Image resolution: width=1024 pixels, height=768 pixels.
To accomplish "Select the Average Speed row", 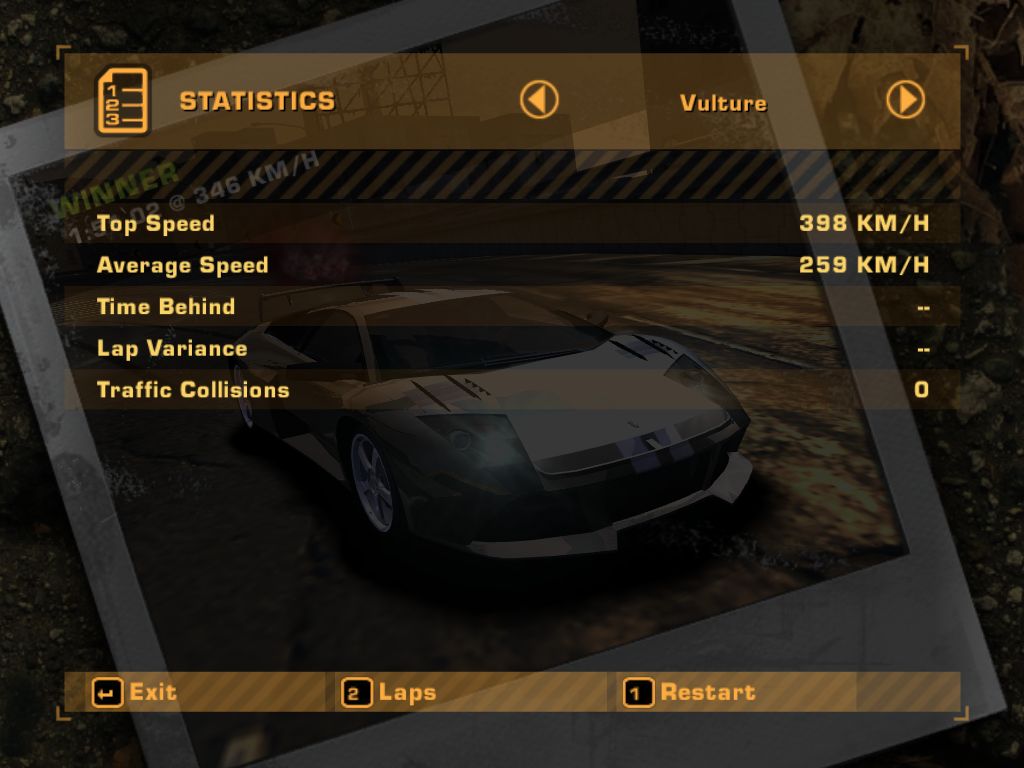I will 512,265.
